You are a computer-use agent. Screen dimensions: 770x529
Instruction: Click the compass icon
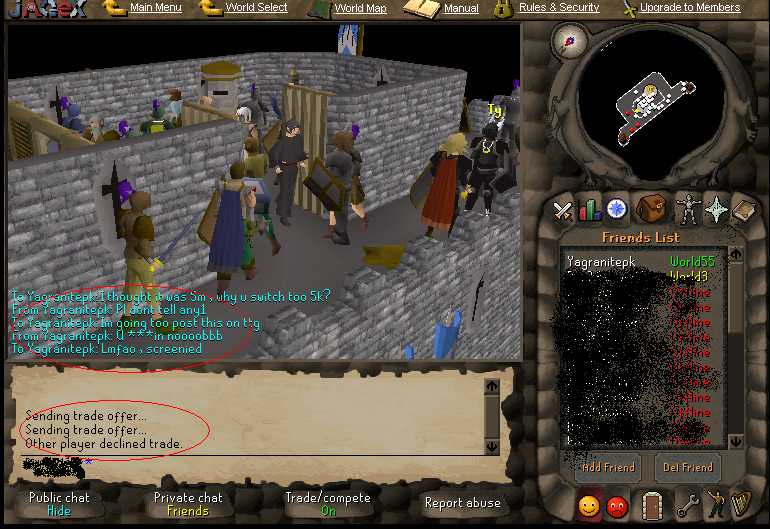[x=570, y=43]
